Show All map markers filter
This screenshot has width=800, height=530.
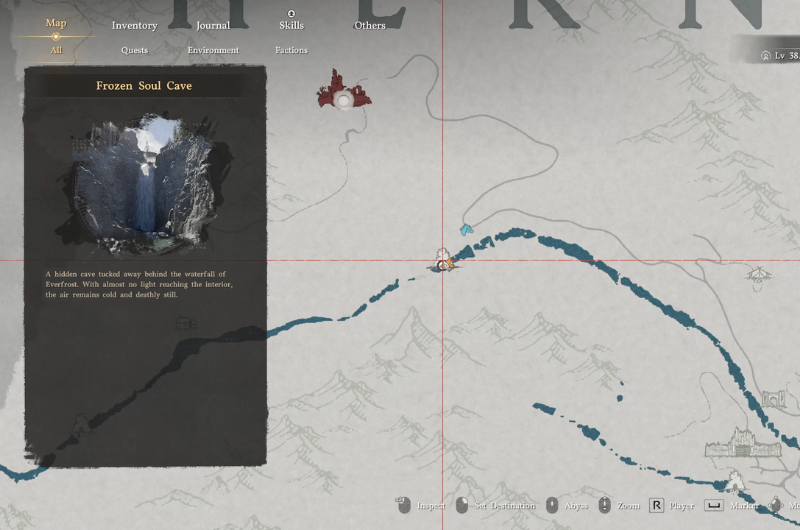(56, 49)
